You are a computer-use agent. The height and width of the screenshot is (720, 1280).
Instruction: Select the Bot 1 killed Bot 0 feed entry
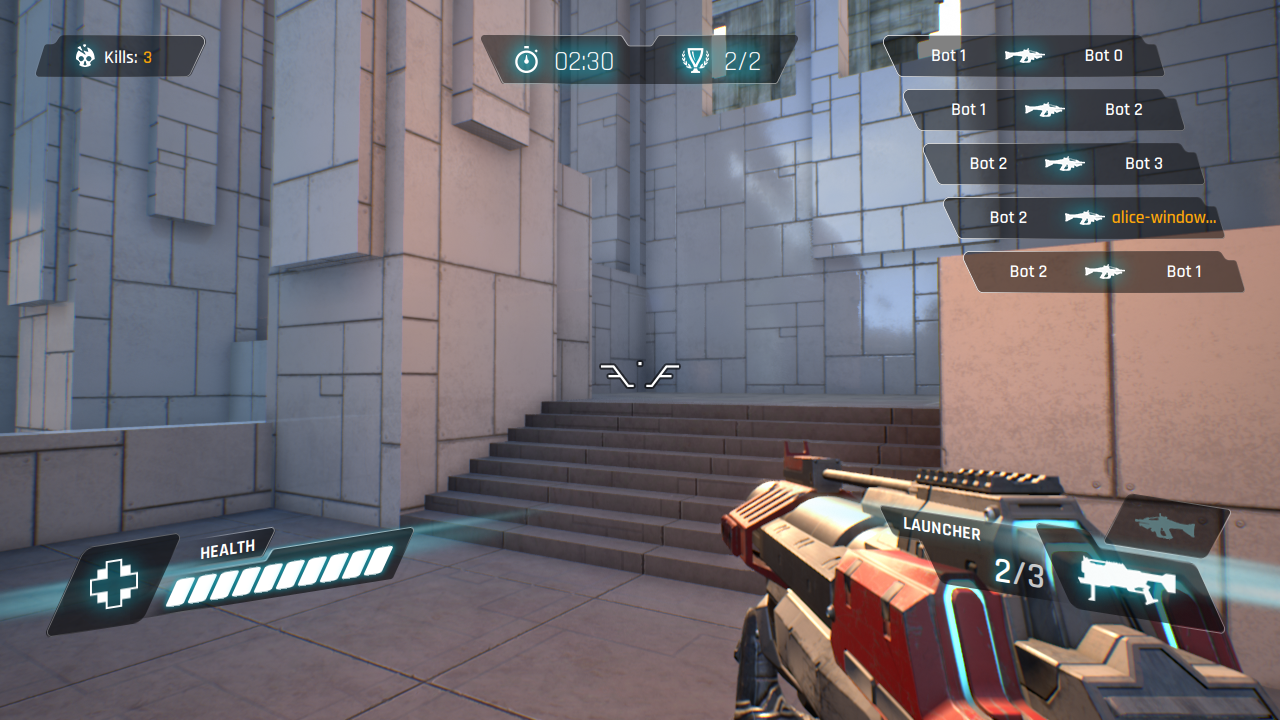pos(1024,56)
